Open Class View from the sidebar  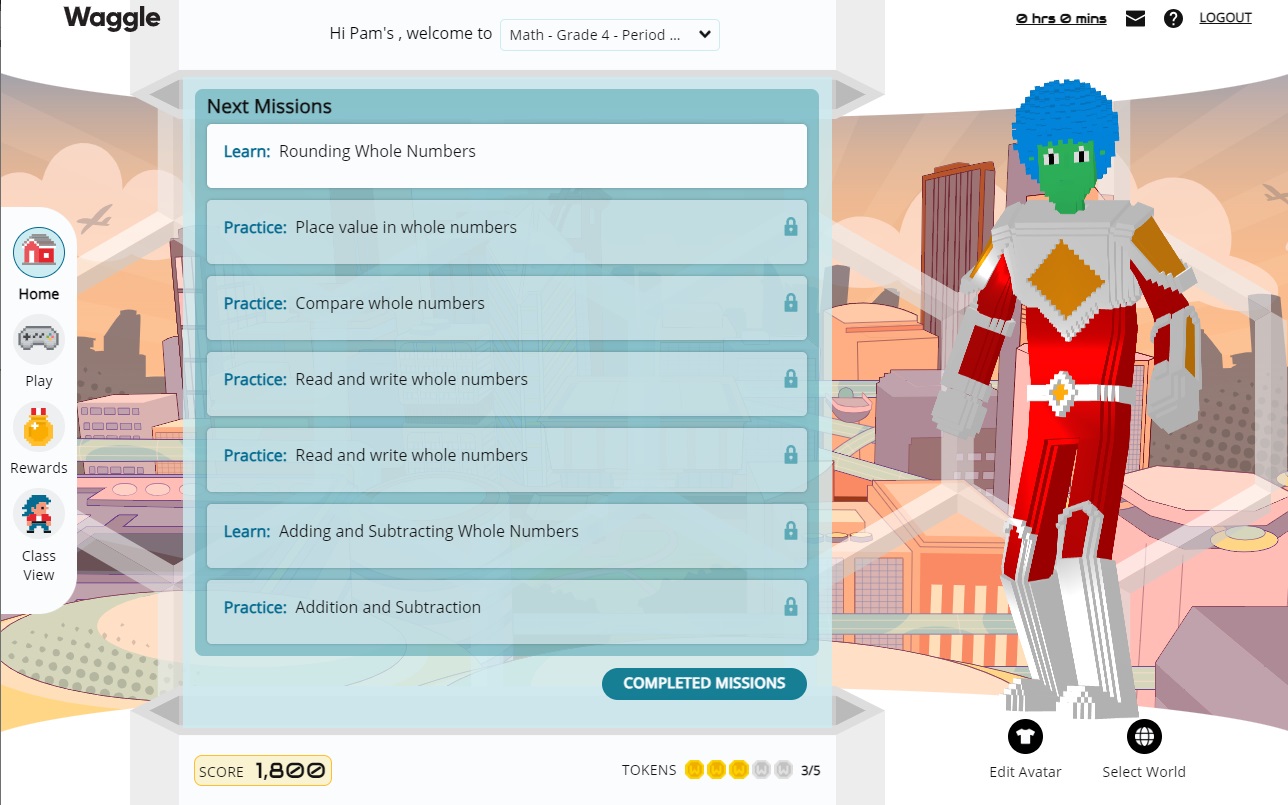38,513
